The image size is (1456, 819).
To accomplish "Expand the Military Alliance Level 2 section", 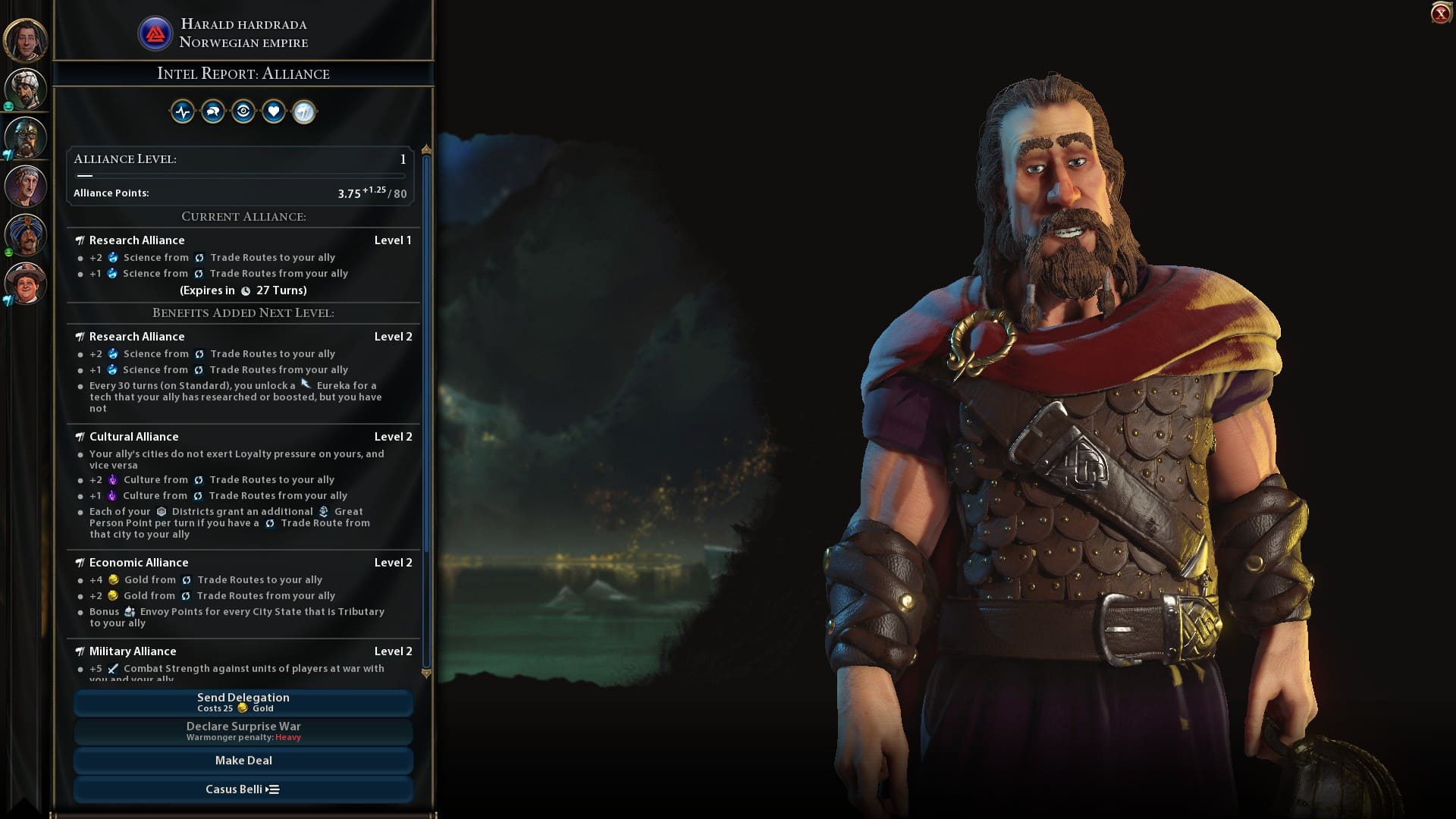I will [243, 651].
